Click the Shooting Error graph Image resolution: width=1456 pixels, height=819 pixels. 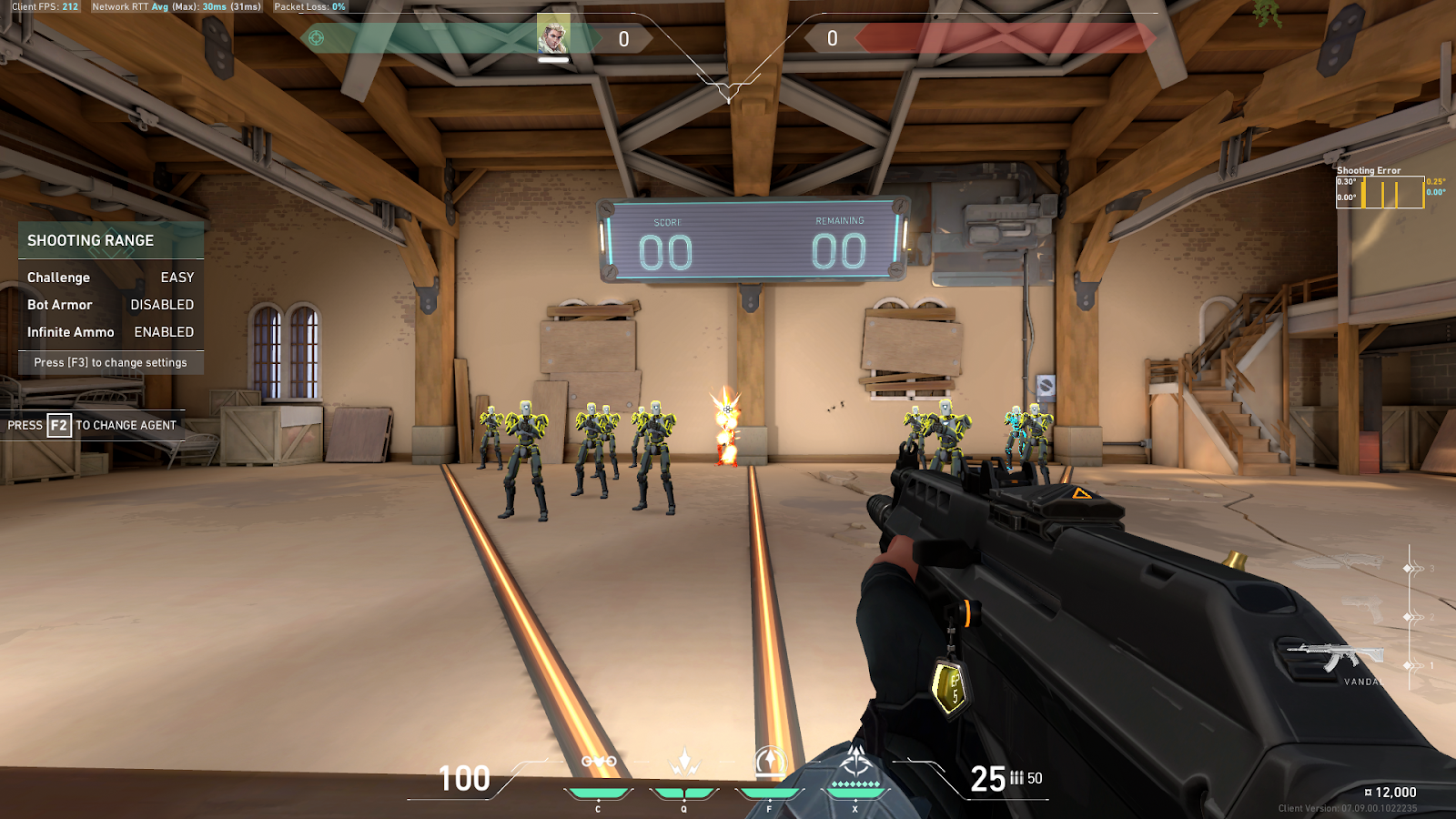click(x=1380, y=193)
